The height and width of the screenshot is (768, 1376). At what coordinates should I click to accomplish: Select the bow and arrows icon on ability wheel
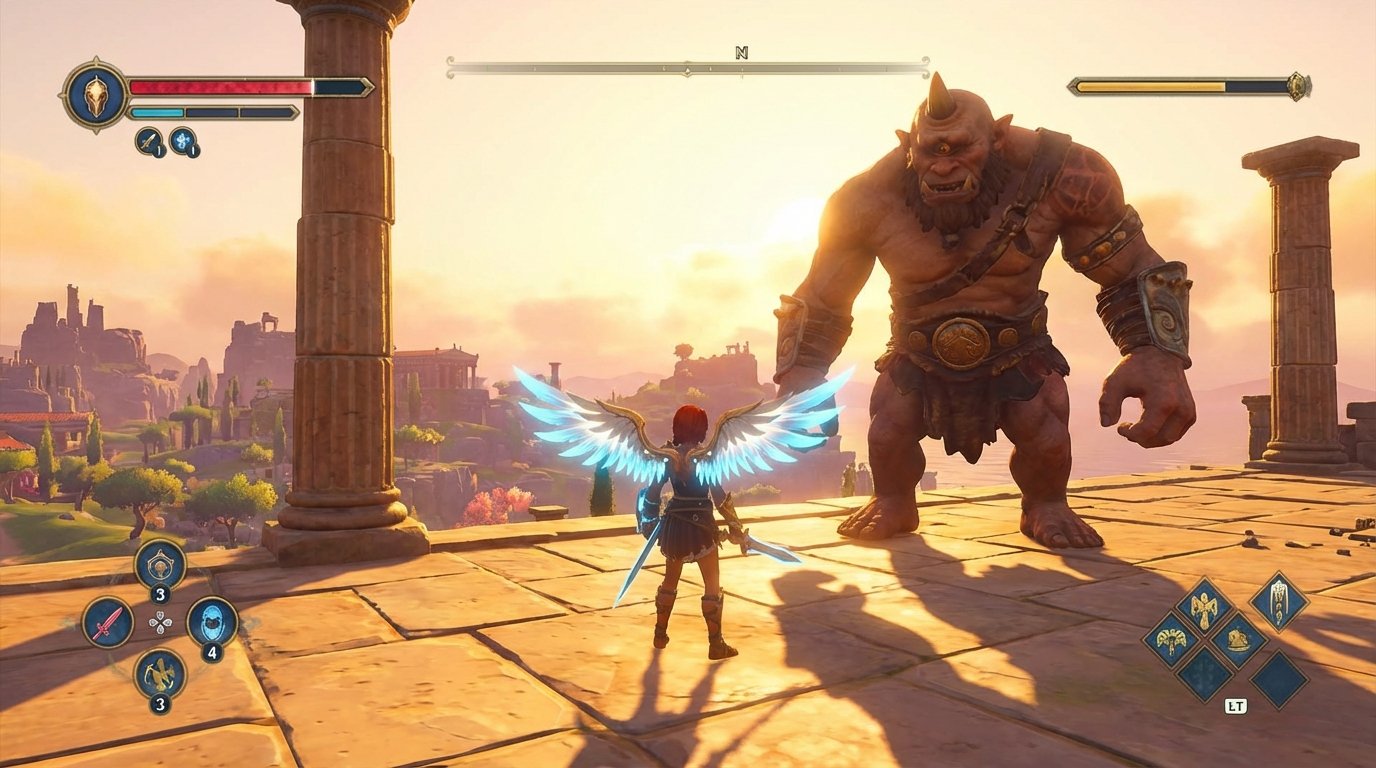[158, 674]
